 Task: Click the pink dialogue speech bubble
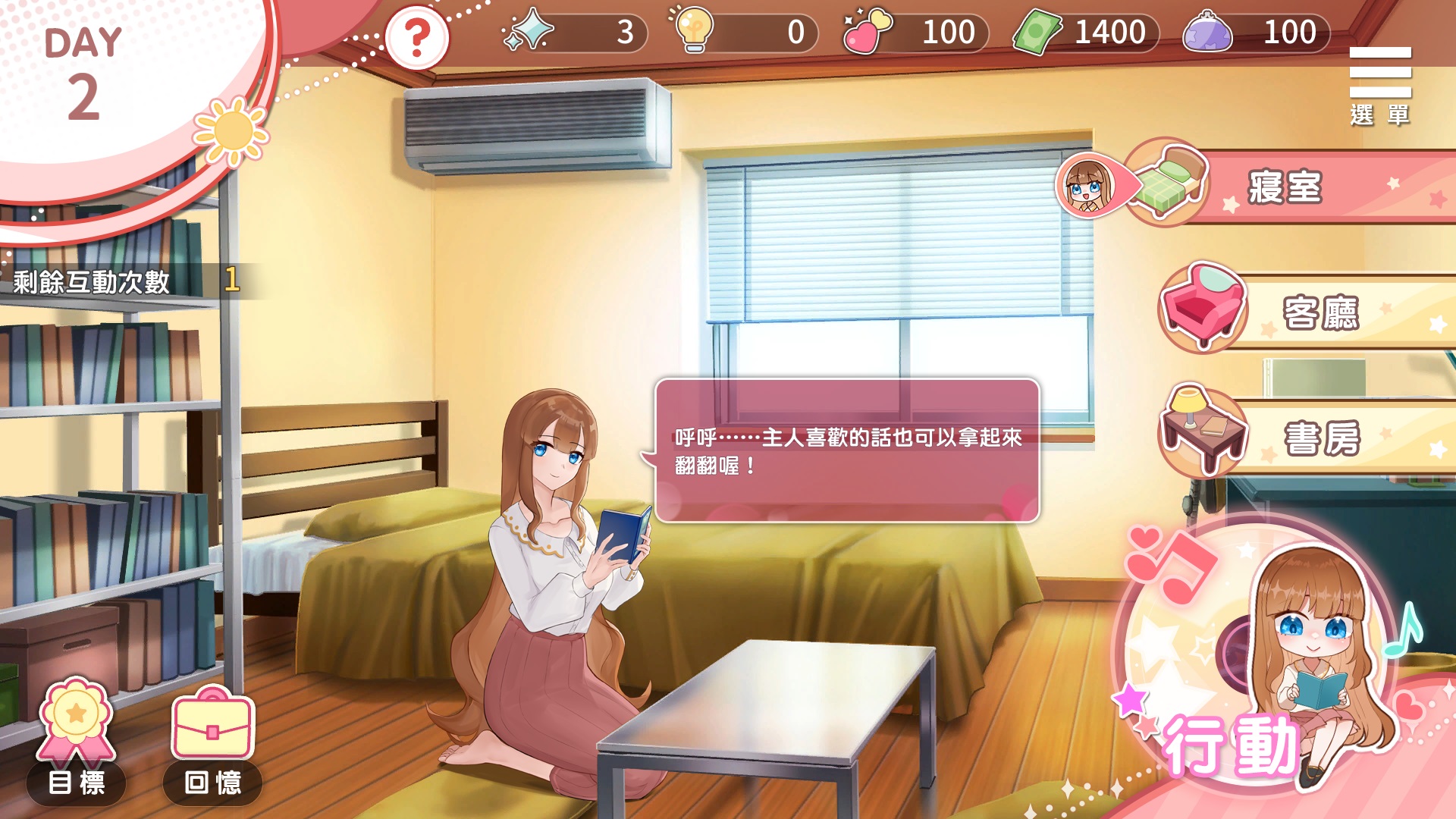click(x=847, y=450)
